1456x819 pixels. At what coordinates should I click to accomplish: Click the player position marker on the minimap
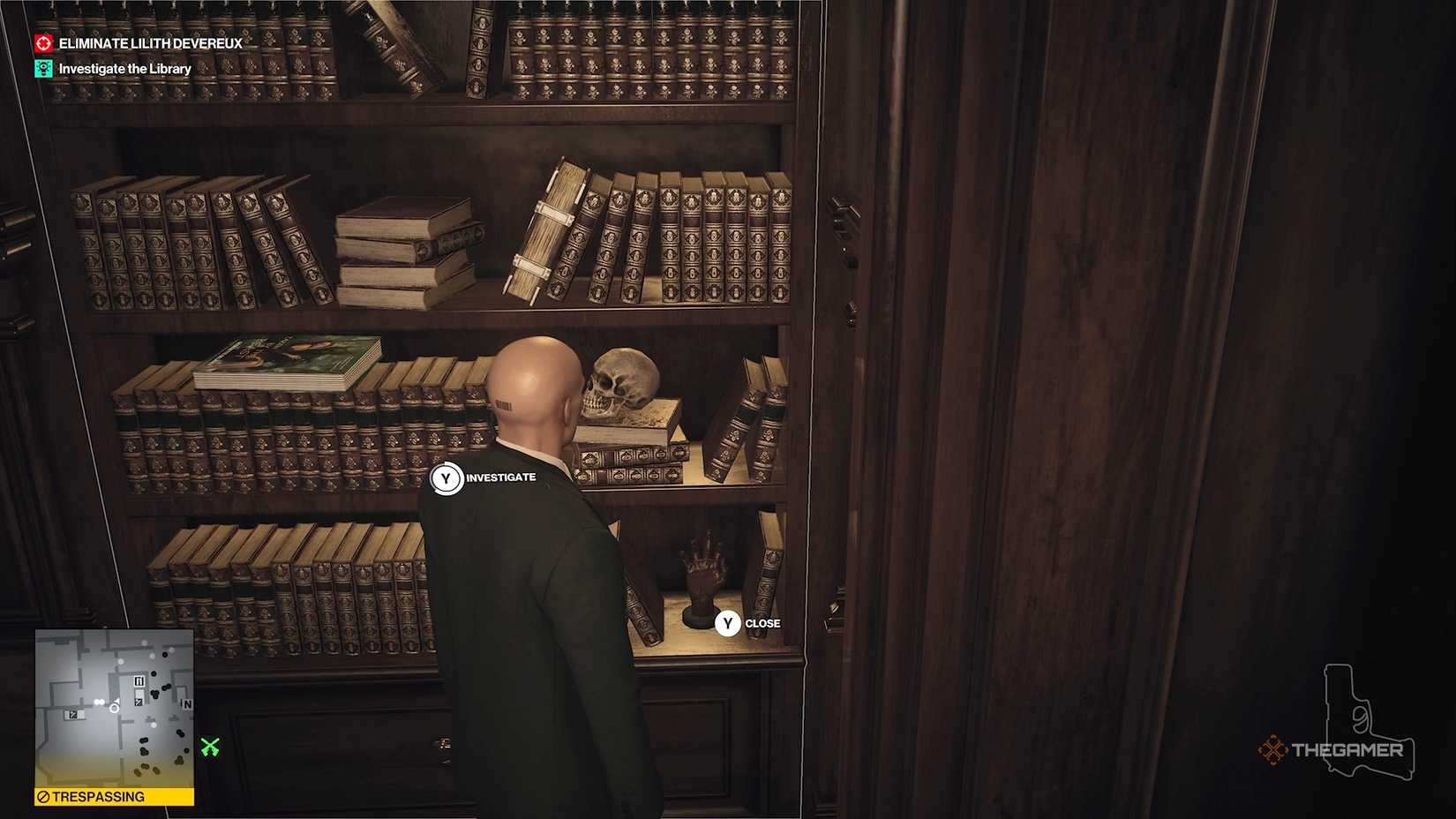(114, 708)
